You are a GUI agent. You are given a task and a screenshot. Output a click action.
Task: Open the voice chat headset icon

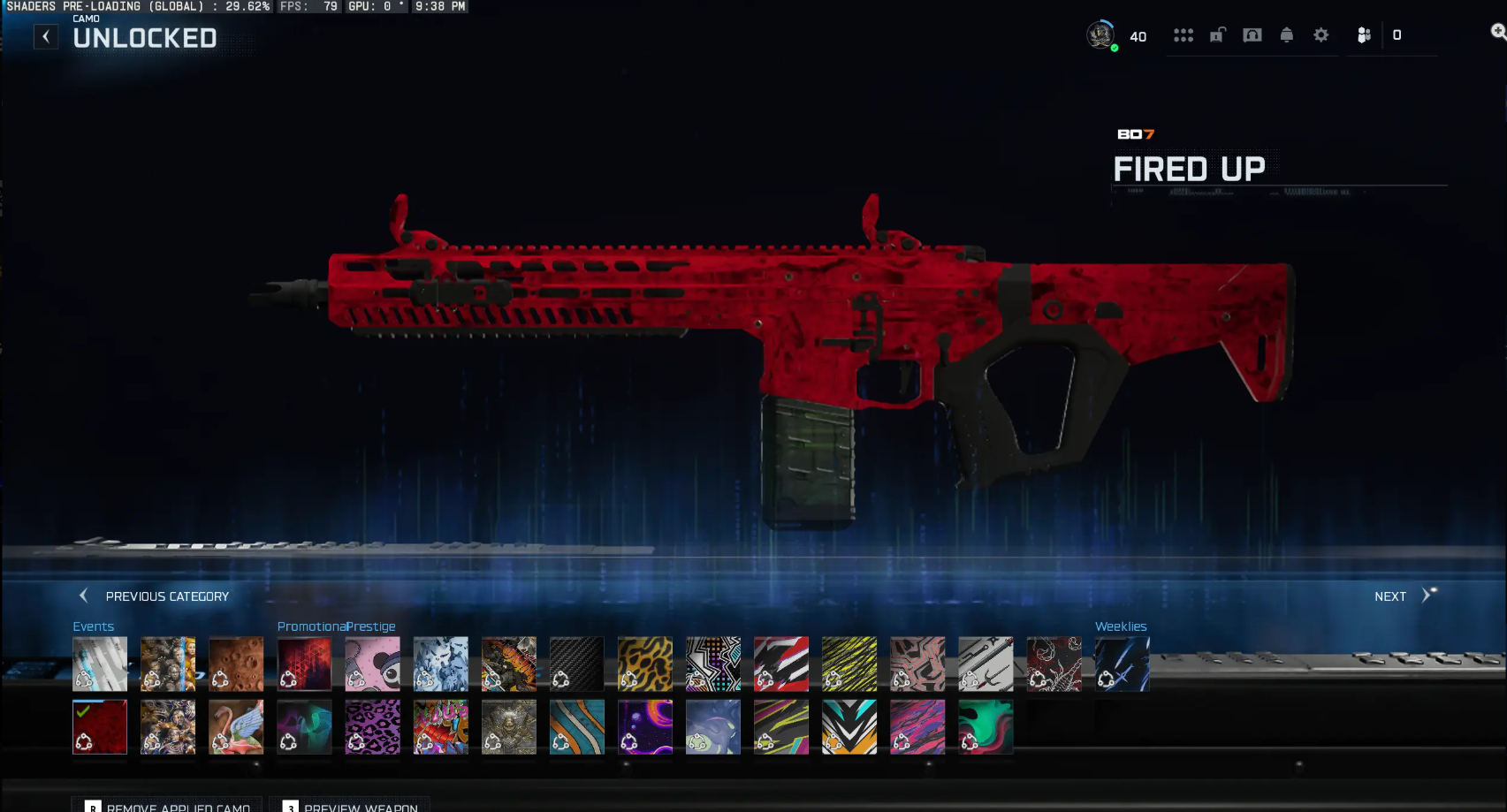1252,35
